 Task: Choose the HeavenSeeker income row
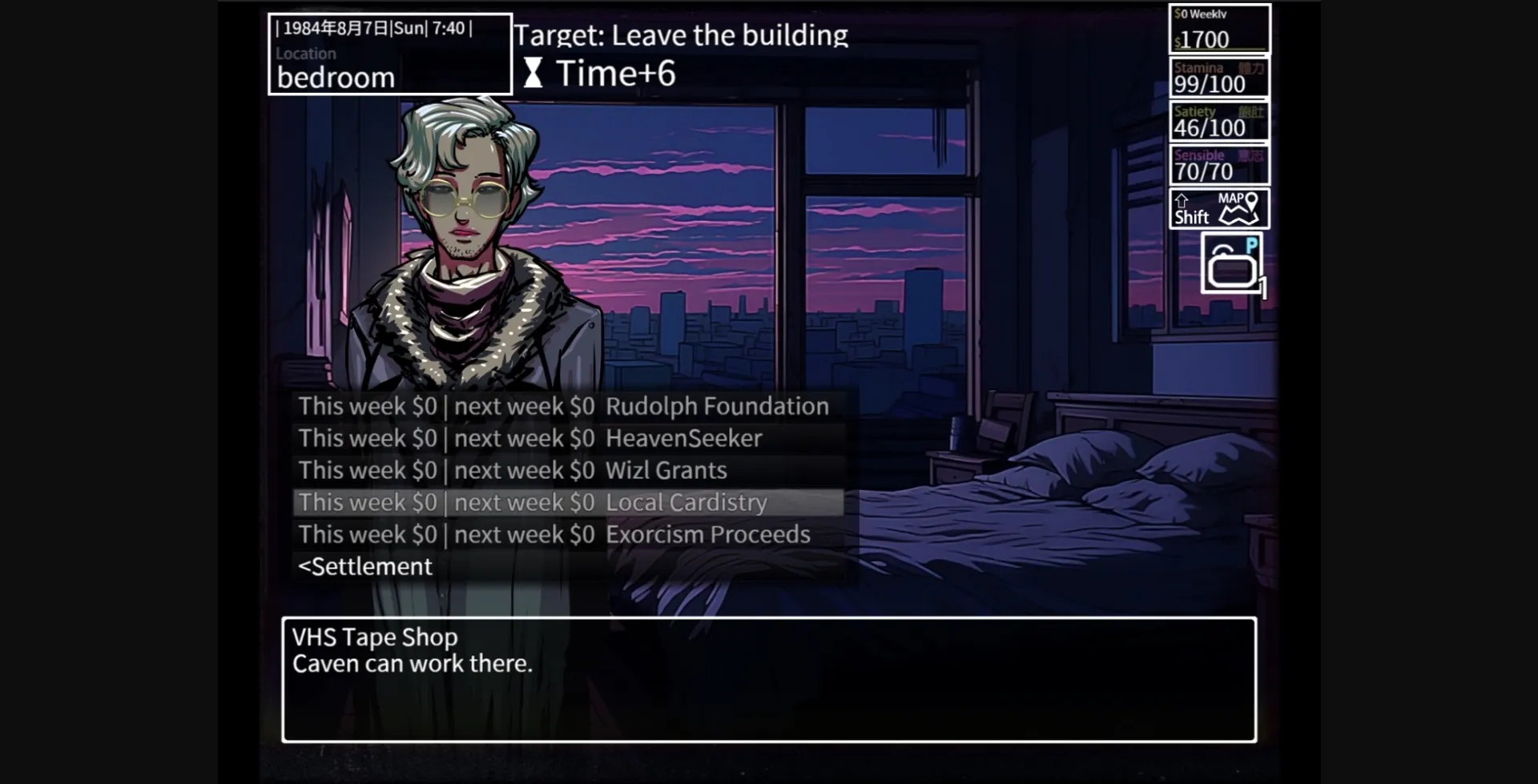tap(529, 438)
